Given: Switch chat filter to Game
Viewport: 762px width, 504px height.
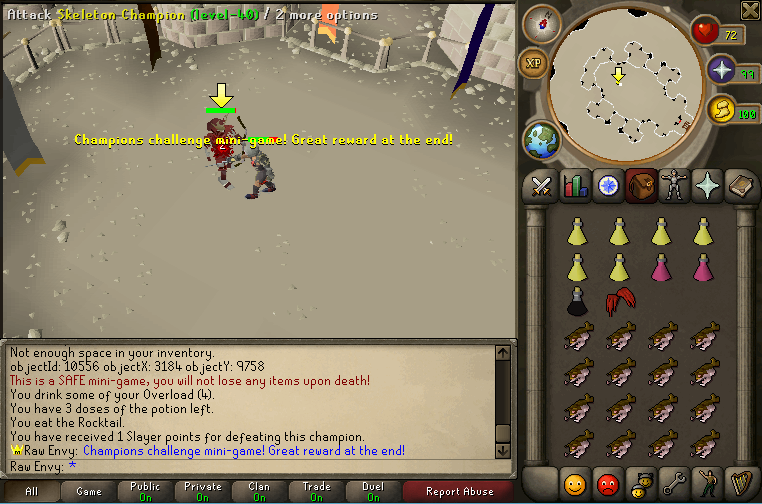Looking at the screenshot, I should (89, 491).
